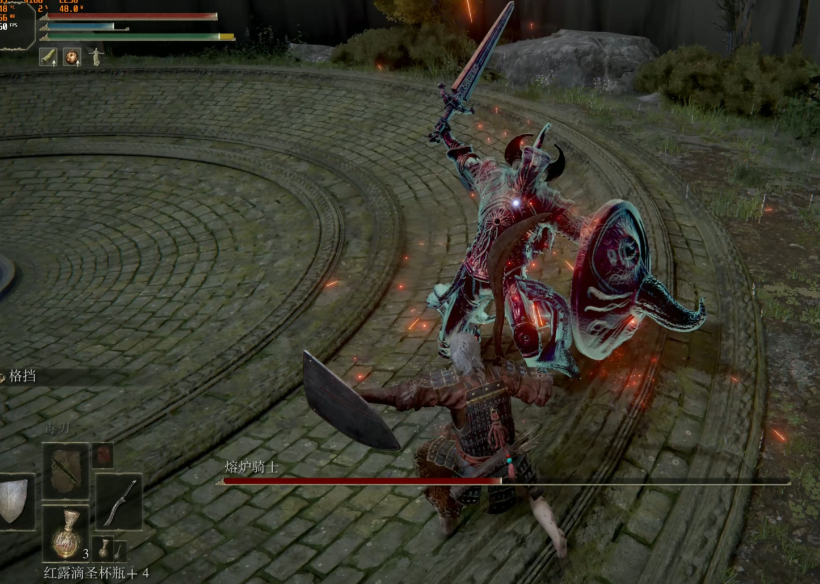The width and height of the screenshot is (820, 584).
Task: Select the dagger spell slot
Action: (66, 470)
